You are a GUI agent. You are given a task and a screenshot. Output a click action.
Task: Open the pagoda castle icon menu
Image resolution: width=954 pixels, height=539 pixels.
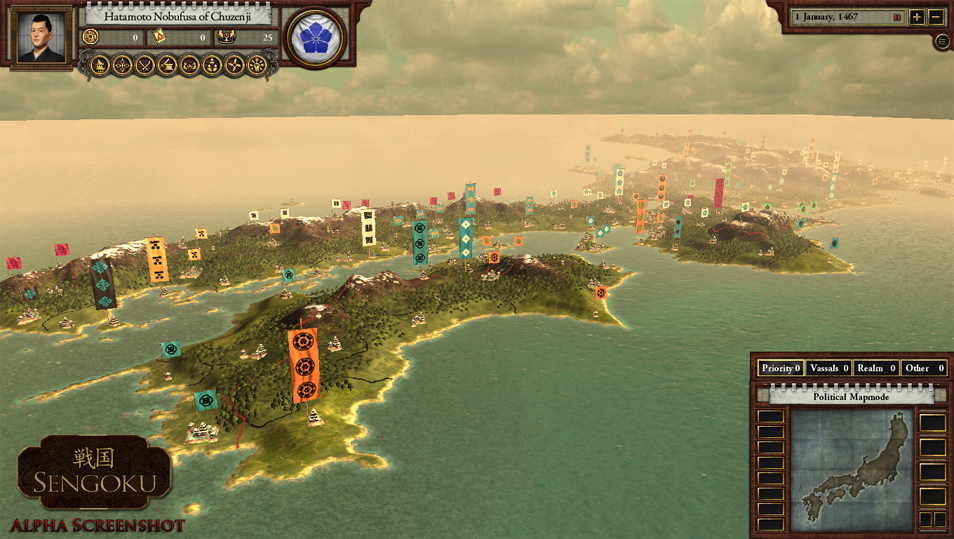pos(100,66)
